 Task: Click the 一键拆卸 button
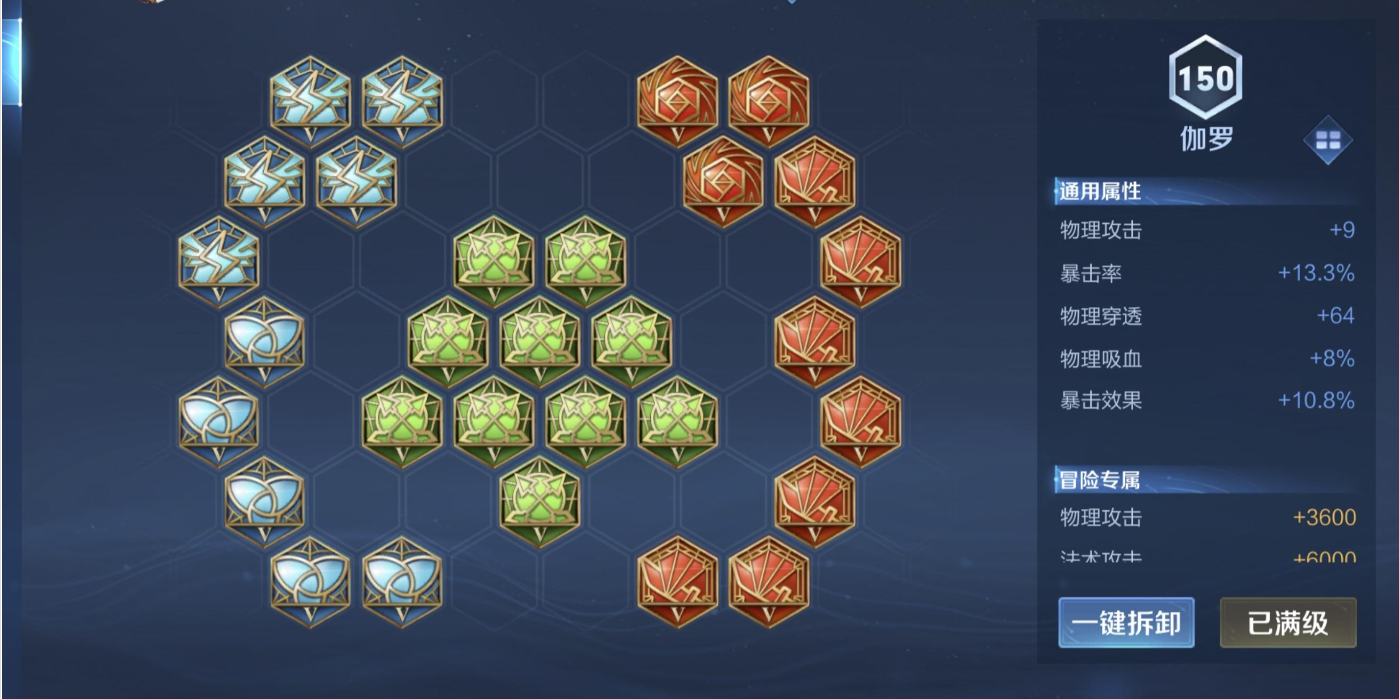[1126, 623]
